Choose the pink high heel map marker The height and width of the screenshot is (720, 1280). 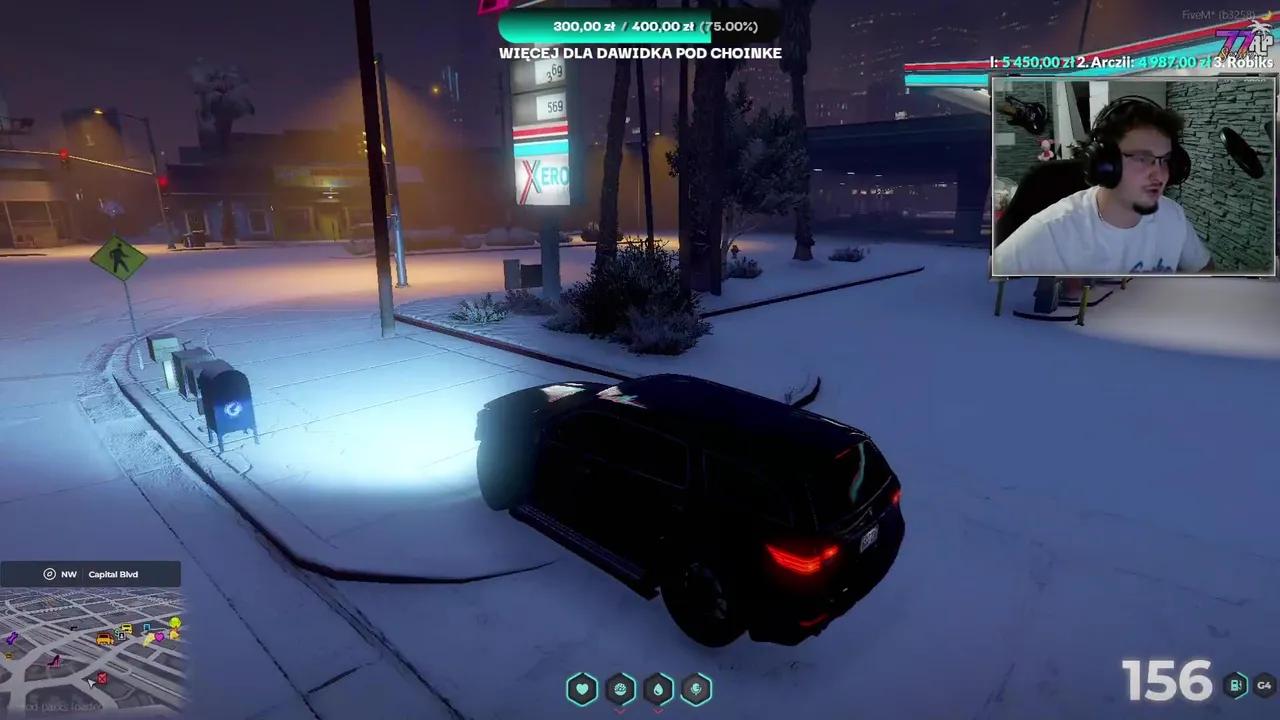point(55,661)
